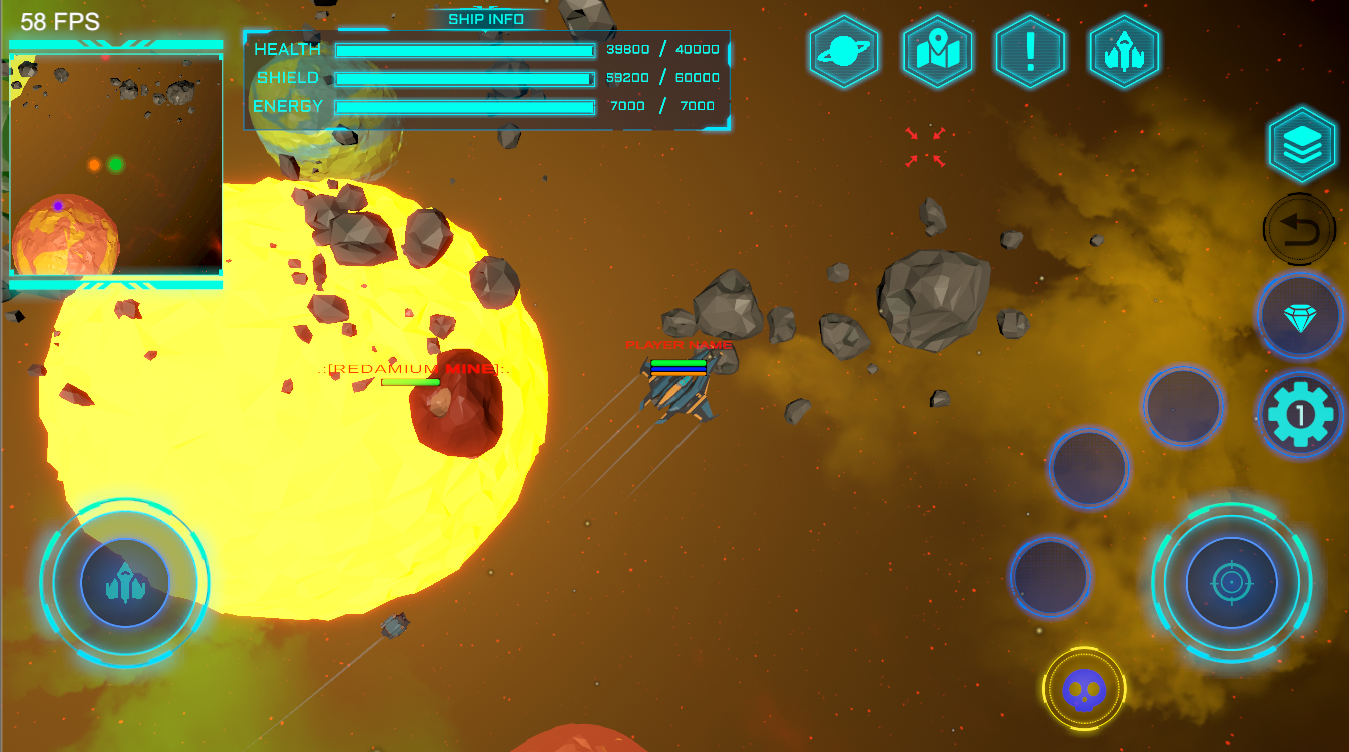Select the gear button numbered 1

(1299, 414)
